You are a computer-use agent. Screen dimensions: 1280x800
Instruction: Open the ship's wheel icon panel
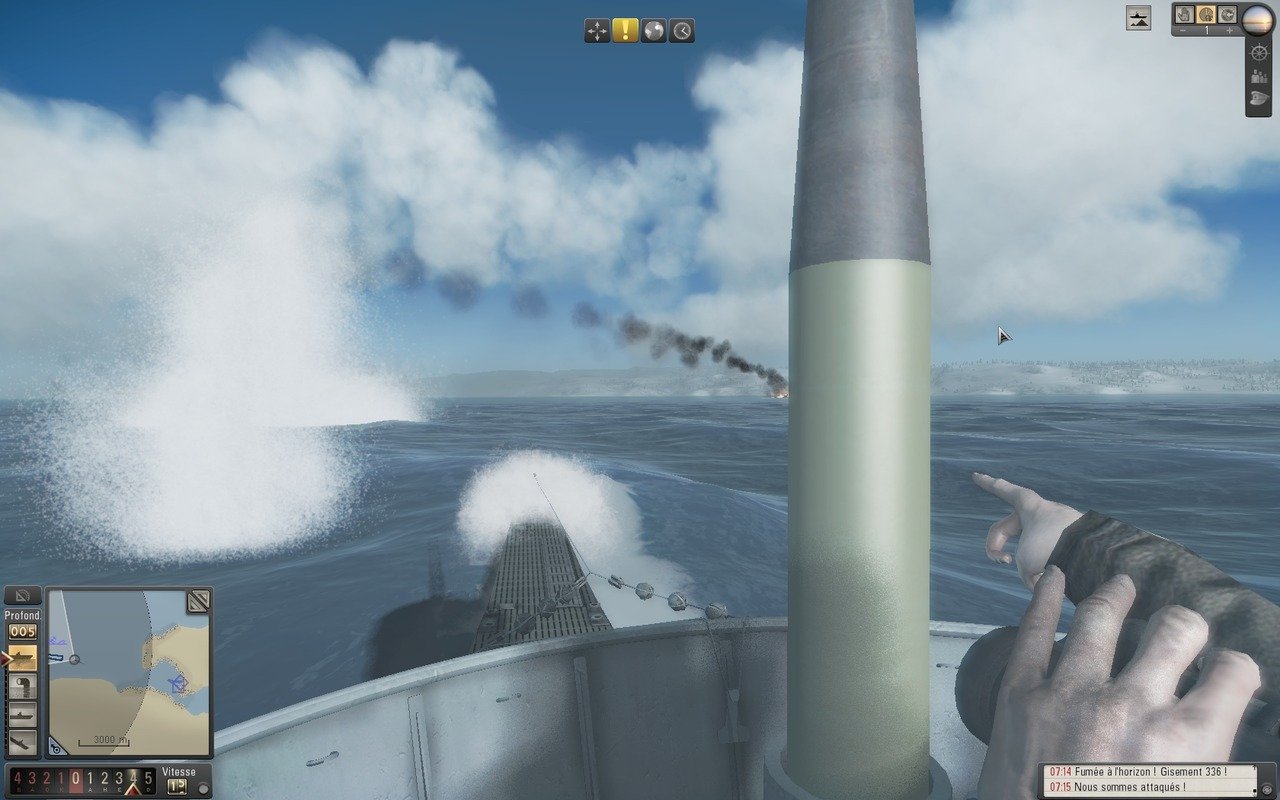[x=1258, y=53]
